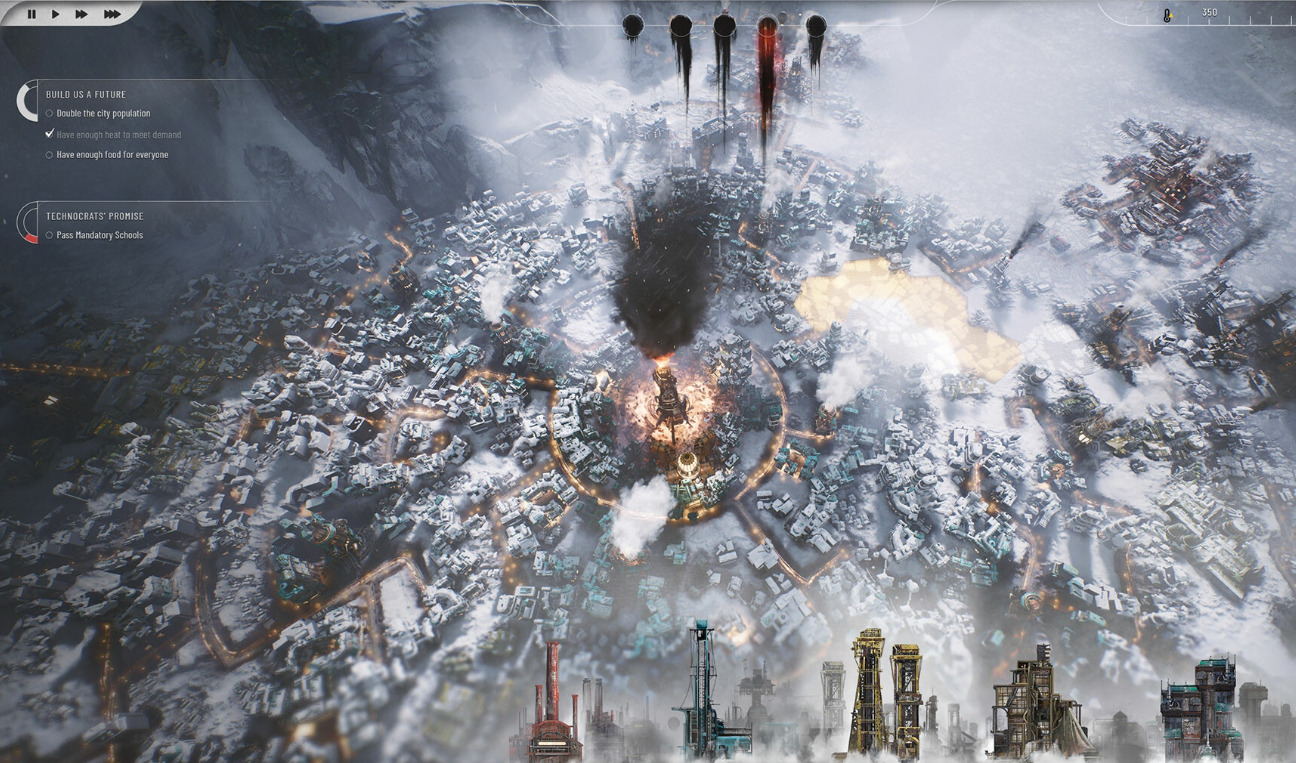Open the Build Us a Future objective

[85, 94]
